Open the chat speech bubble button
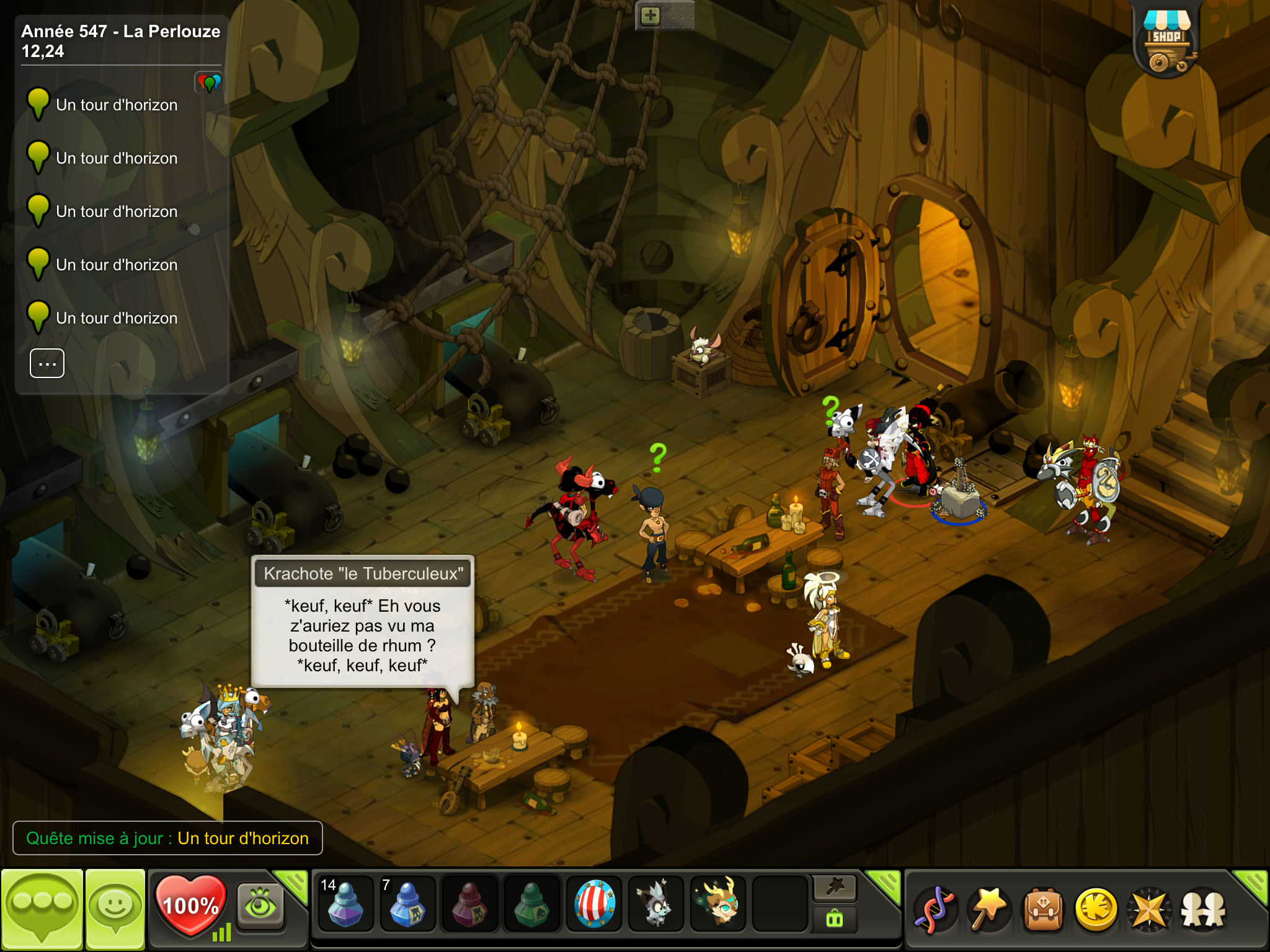 pyautogui.click(x=42, y=907)
